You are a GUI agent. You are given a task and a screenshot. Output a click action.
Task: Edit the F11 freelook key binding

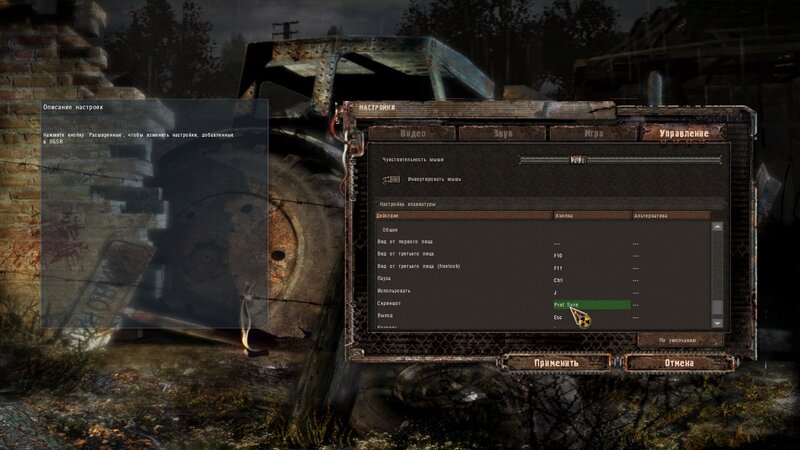point(591,268)
